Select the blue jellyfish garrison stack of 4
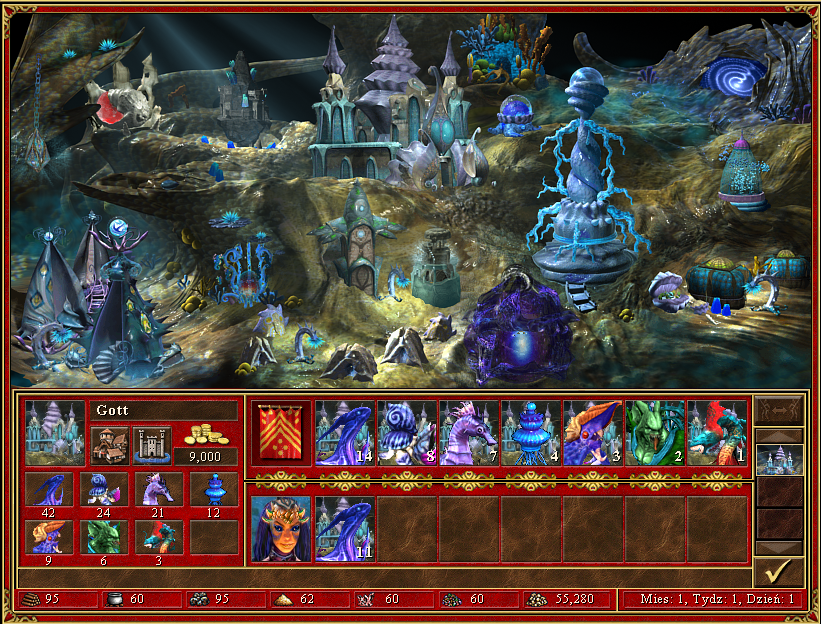Viewport: 821px width, 624px height. [531, 432]
